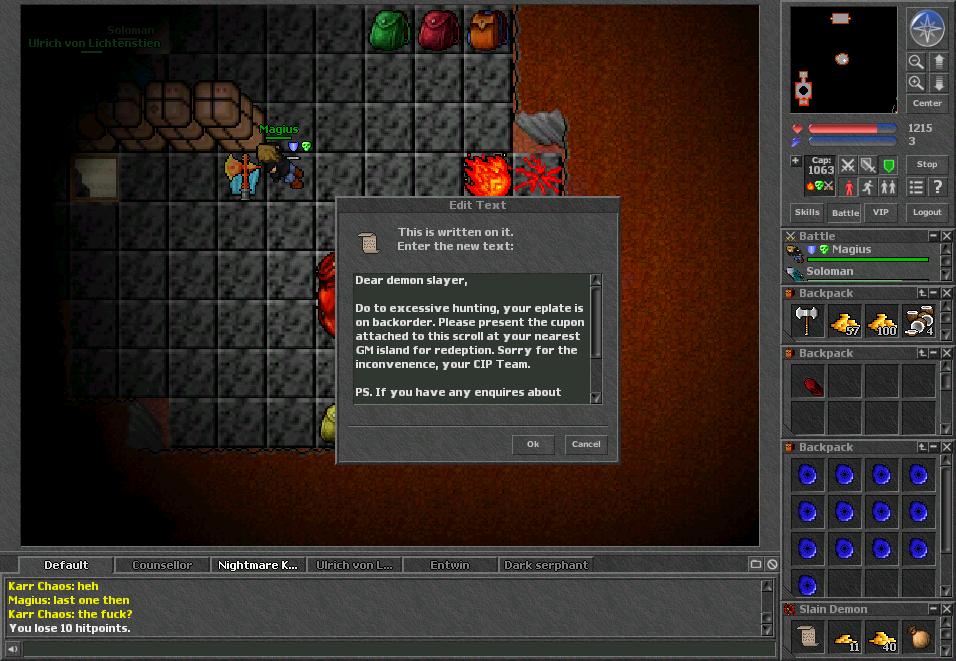Log out with the Logout button
Screen dimensions: 956x661
pyautogui.click(x=927, y=212)
